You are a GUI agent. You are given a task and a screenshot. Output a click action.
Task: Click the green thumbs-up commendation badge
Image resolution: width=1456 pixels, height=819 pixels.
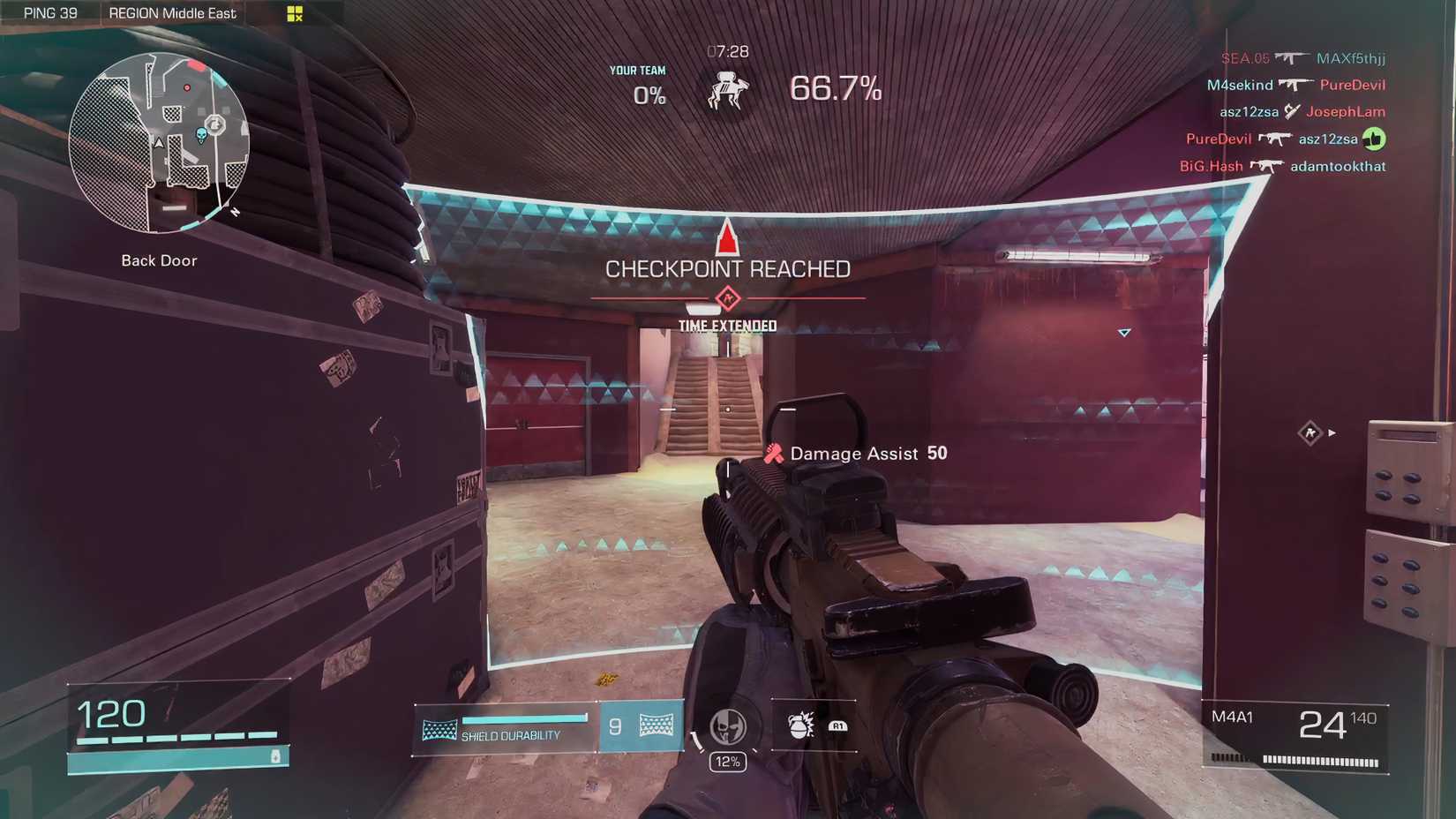coord(1375,139)
